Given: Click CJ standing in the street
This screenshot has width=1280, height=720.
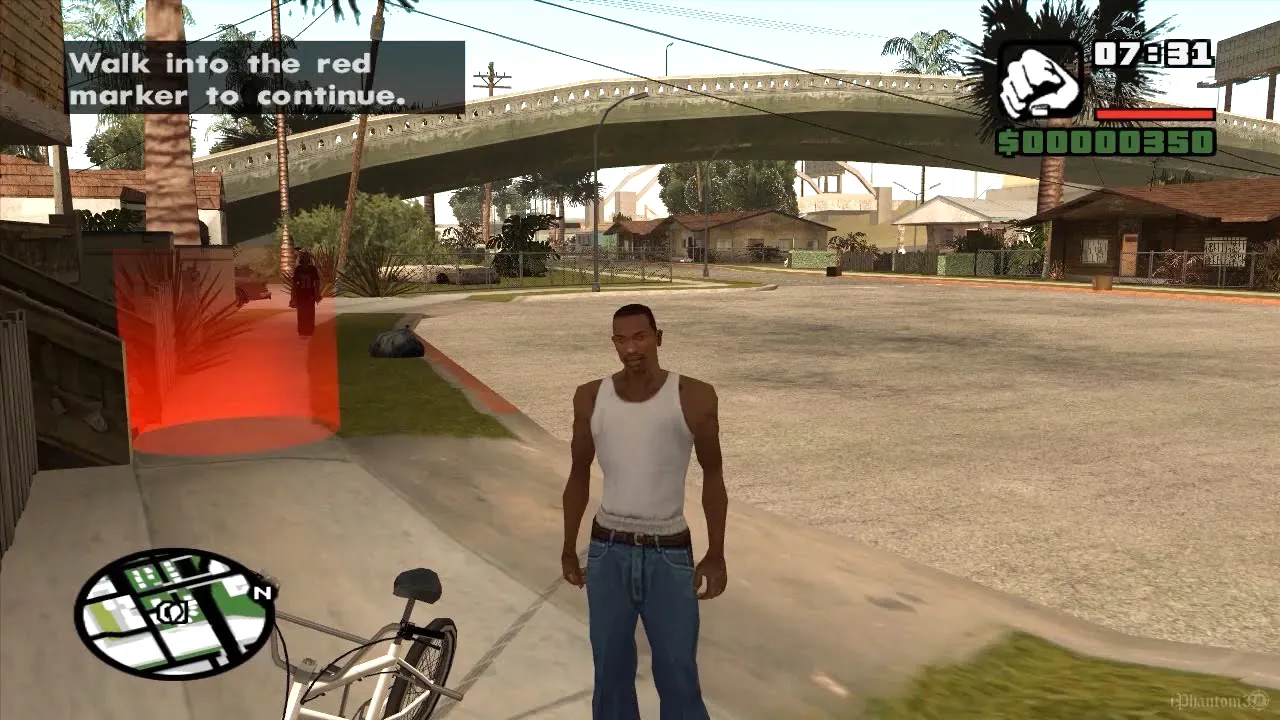Looking at the screenshot, I should (640, 450).
